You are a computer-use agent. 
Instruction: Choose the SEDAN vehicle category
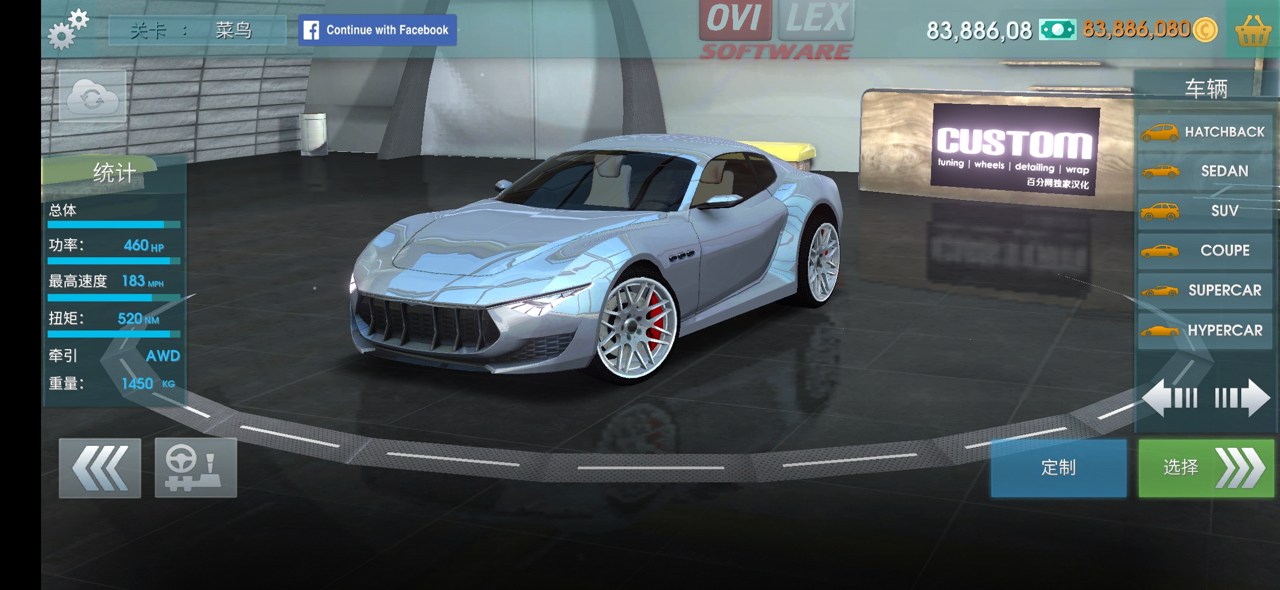(x=1205, y=171)
